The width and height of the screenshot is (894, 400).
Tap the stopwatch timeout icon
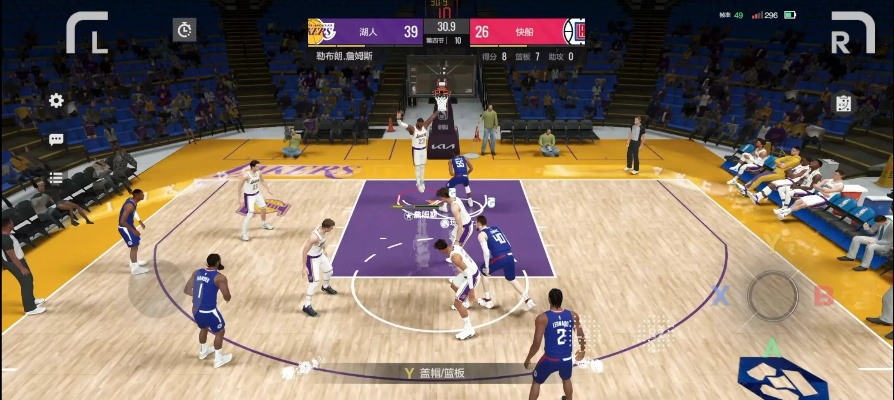(x=185, y=29)
